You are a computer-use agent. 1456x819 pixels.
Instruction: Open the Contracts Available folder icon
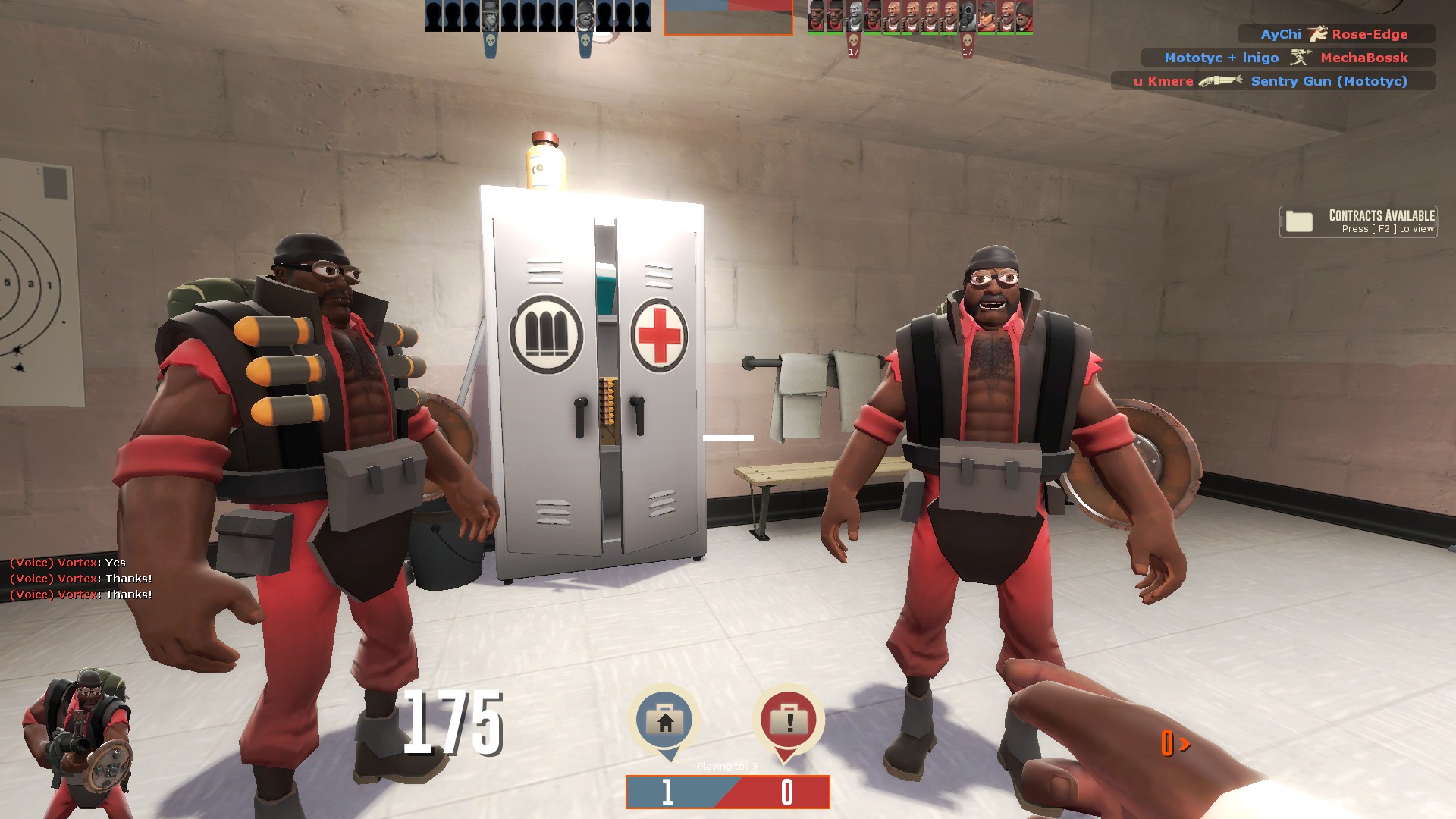pyautogui.click(x=1301, y=221)
